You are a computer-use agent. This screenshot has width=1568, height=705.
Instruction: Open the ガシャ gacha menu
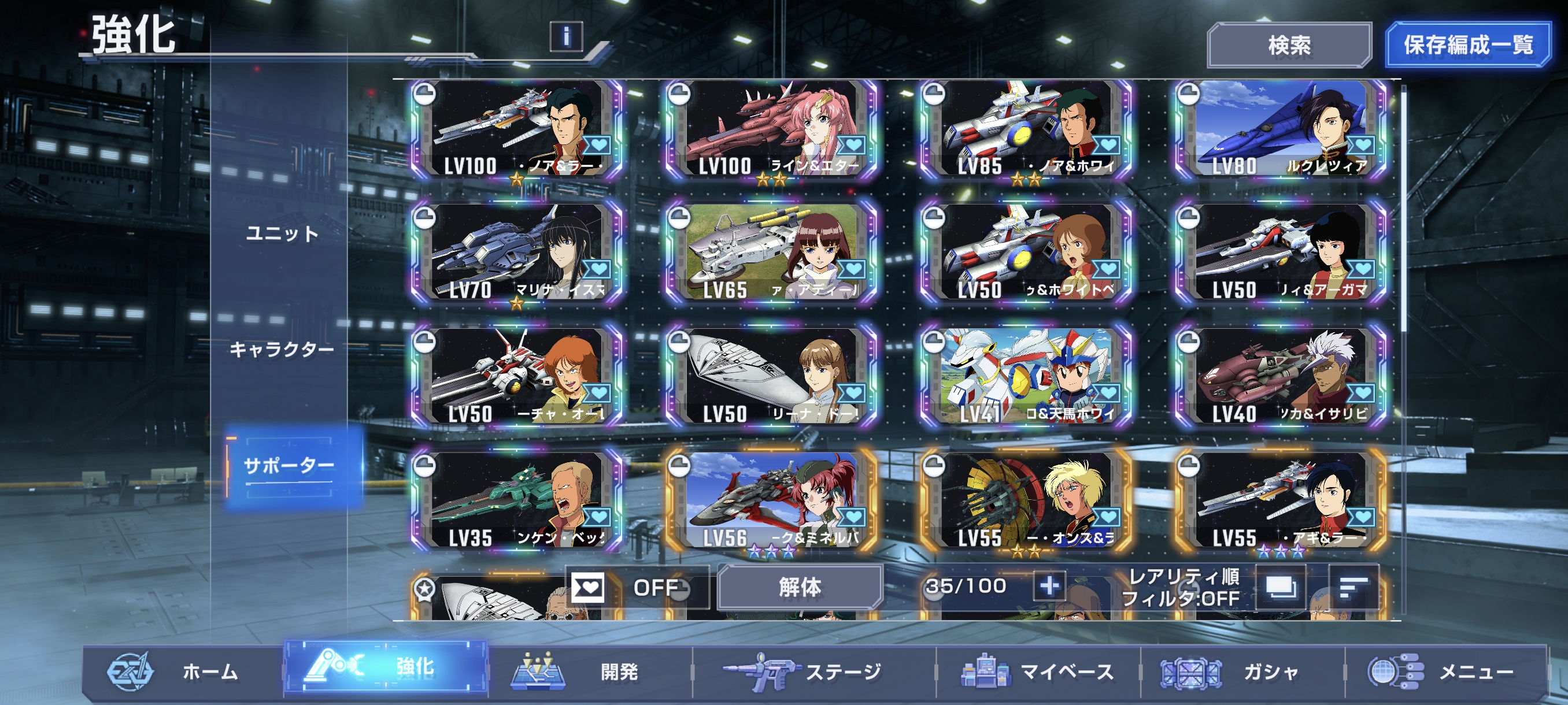(1242, 671)
